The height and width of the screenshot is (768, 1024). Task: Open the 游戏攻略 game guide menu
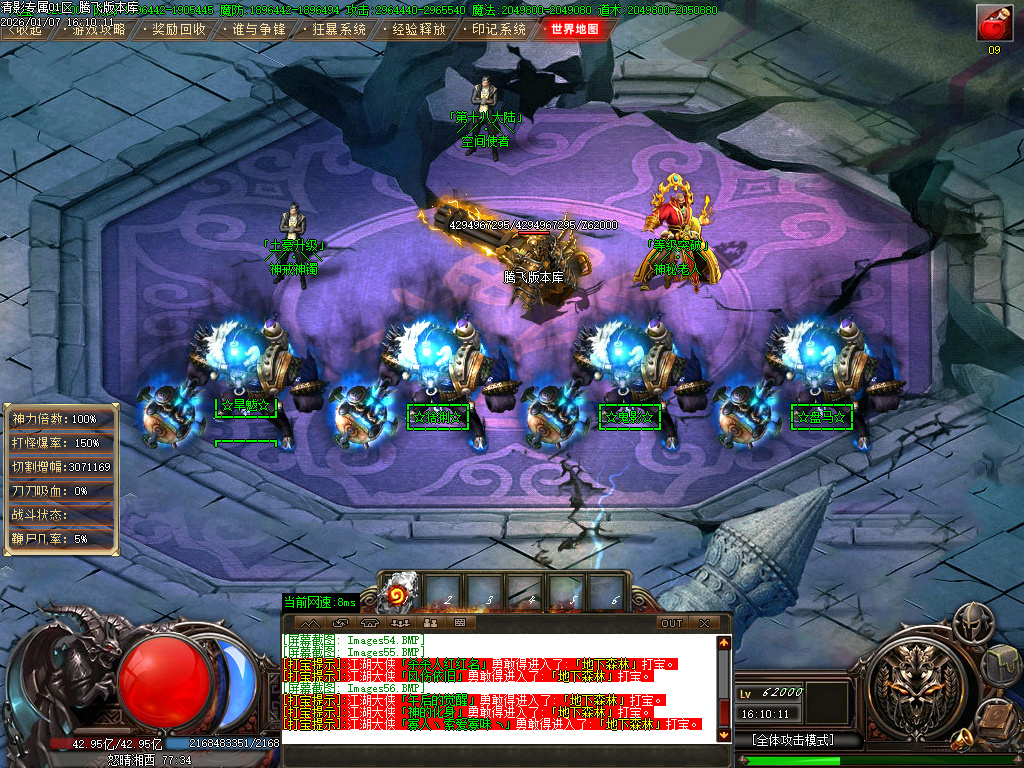(98, 29)
